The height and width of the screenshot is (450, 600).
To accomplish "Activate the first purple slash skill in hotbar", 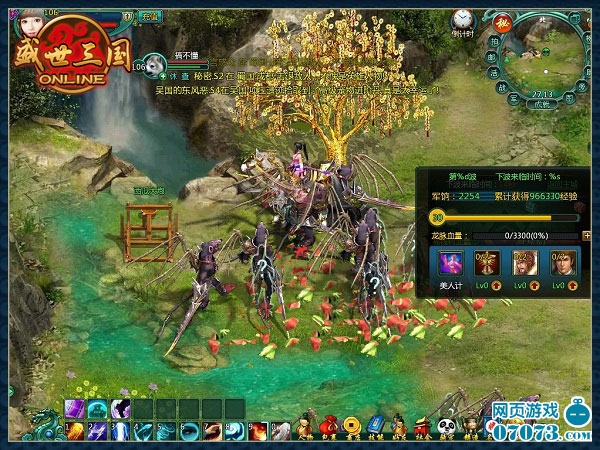I will point(75,408).
